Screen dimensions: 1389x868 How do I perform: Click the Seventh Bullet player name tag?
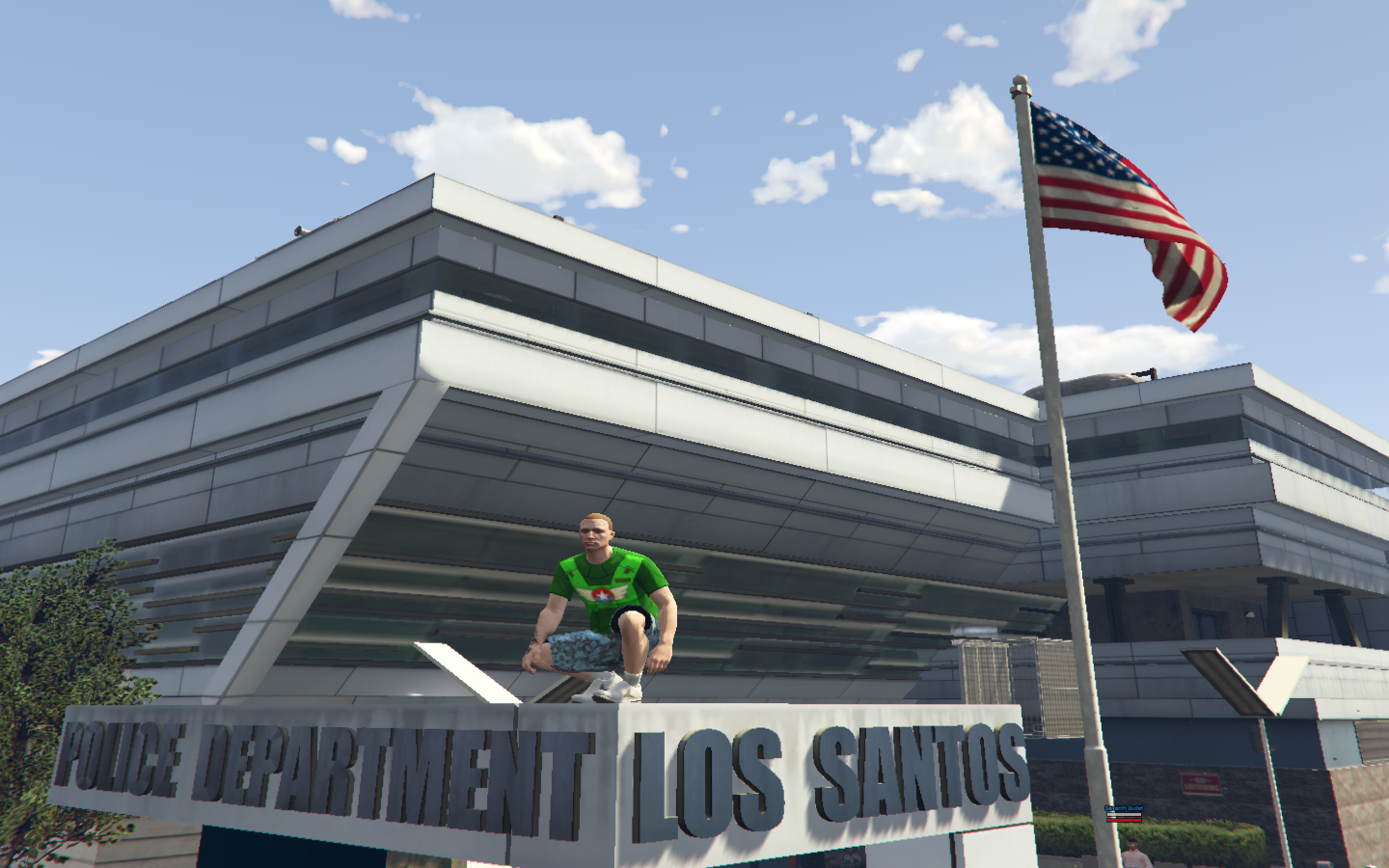pos(1123,808)
